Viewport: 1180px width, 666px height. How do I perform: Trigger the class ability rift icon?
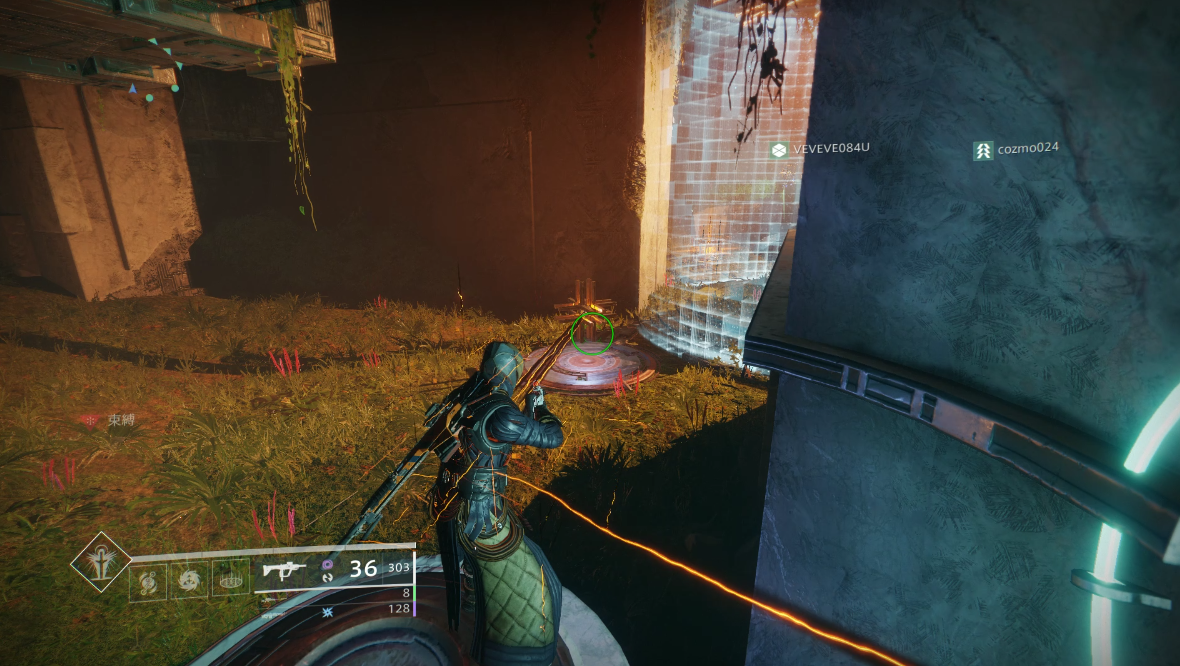point(231,579)
